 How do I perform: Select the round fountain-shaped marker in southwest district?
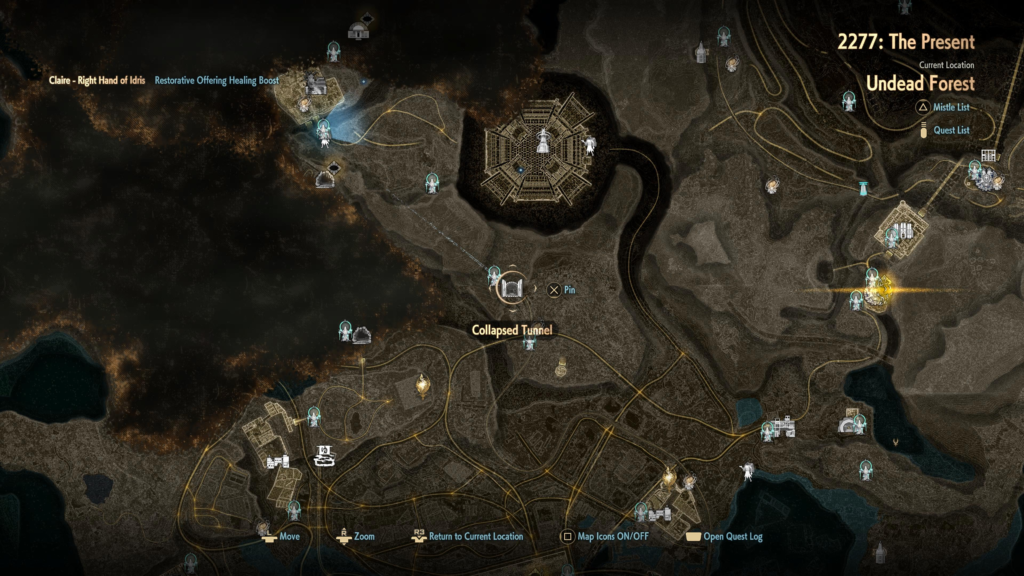pyautogui.click(x=325, y=456)
